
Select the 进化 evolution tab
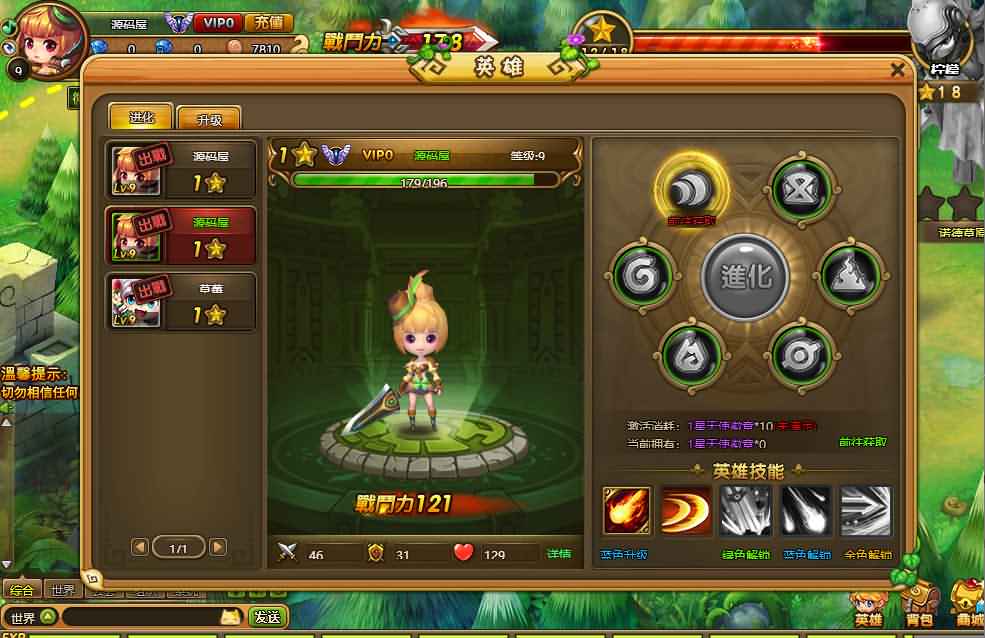pyautogui.click(x=141, y=116)
